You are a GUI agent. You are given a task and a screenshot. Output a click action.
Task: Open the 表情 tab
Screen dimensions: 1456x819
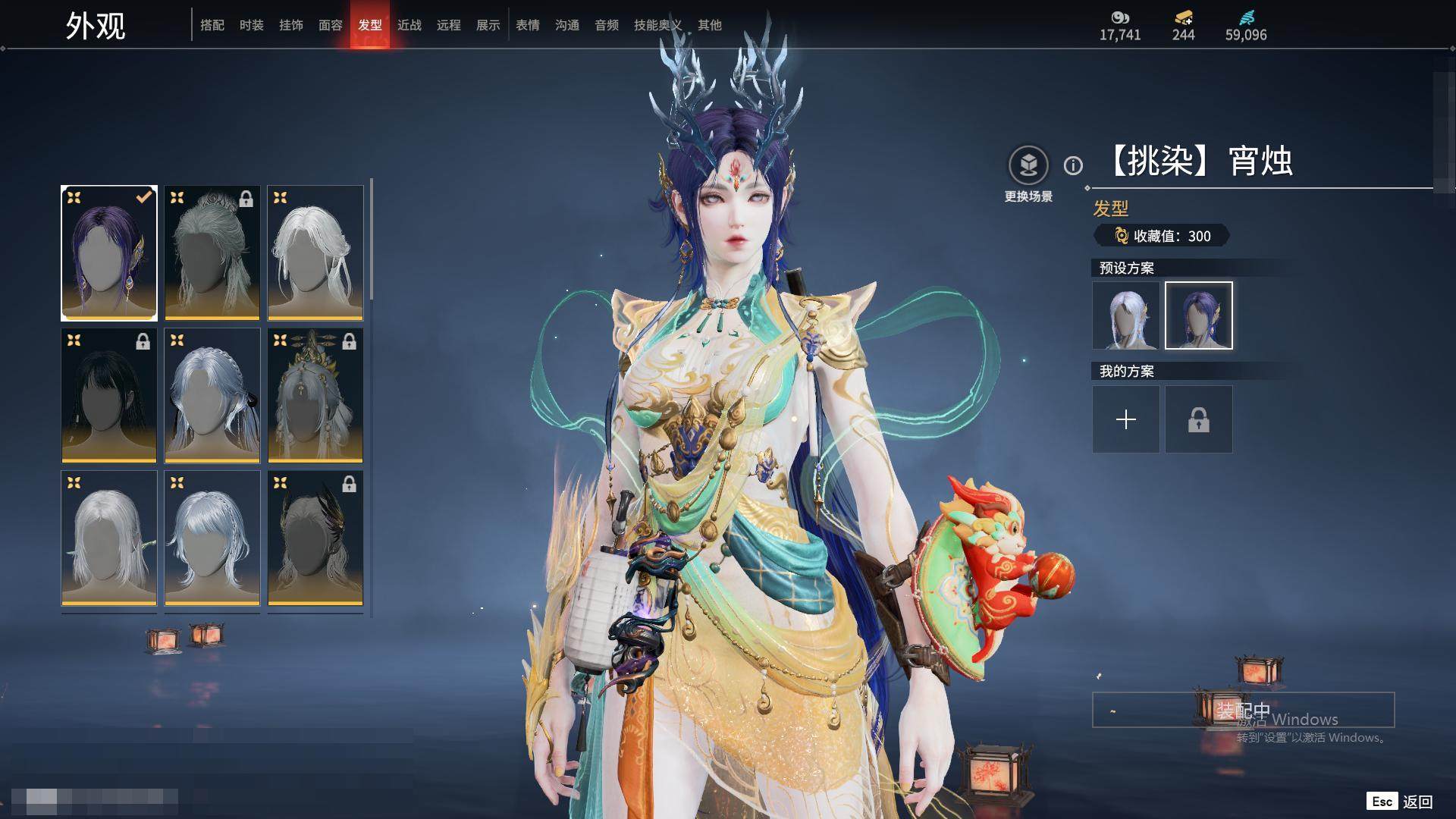[528, 25]
